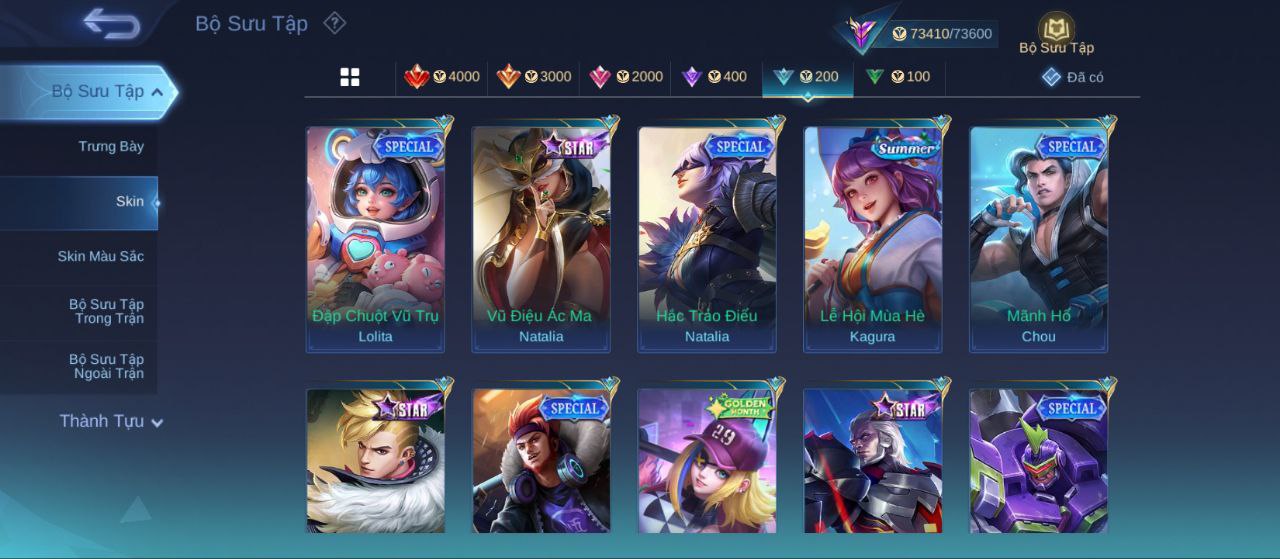Switch to the 3000 points tier tab
1280x559 pixels.
(534, 77)
